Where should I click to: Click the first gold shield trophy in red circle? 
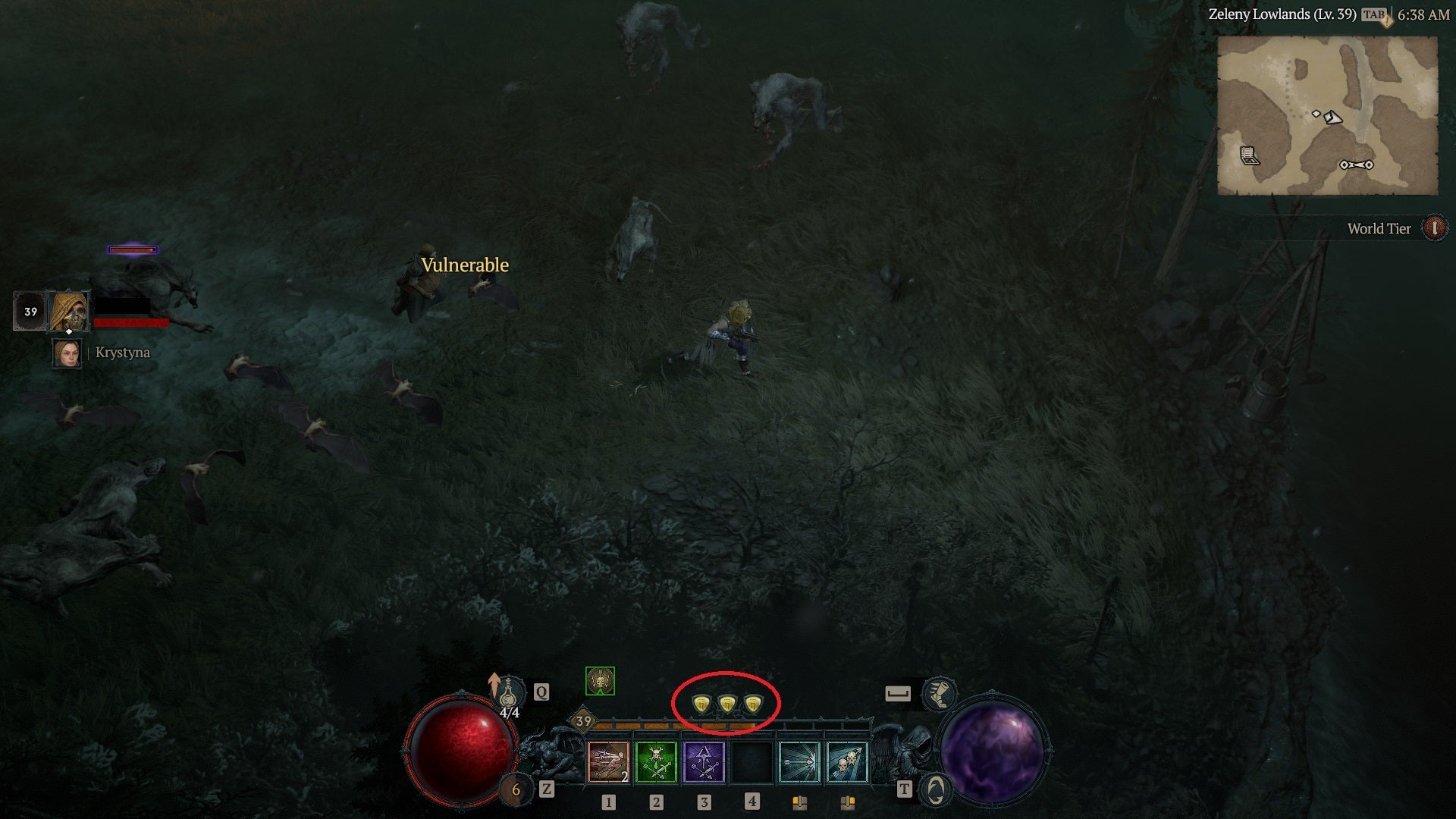point(700,703)
